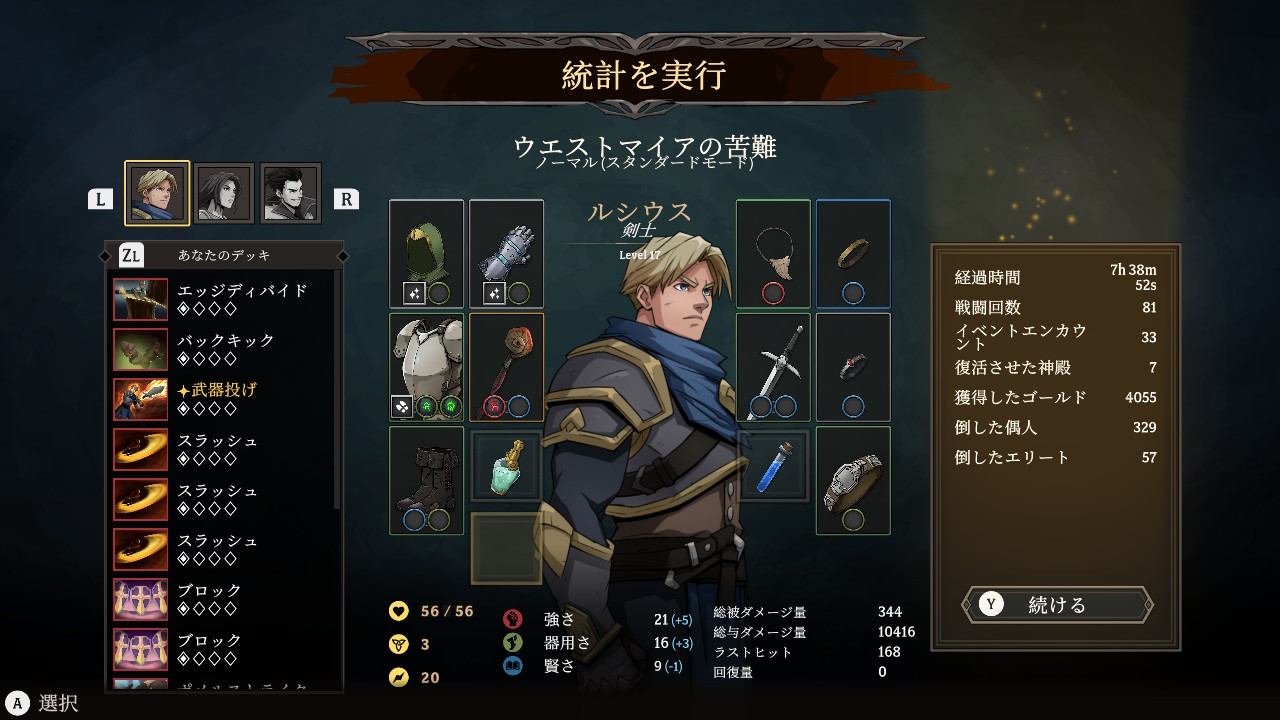Inspect the red gem ring slot
Viewport: 1280px width, 720px height.
coord(853,367)
